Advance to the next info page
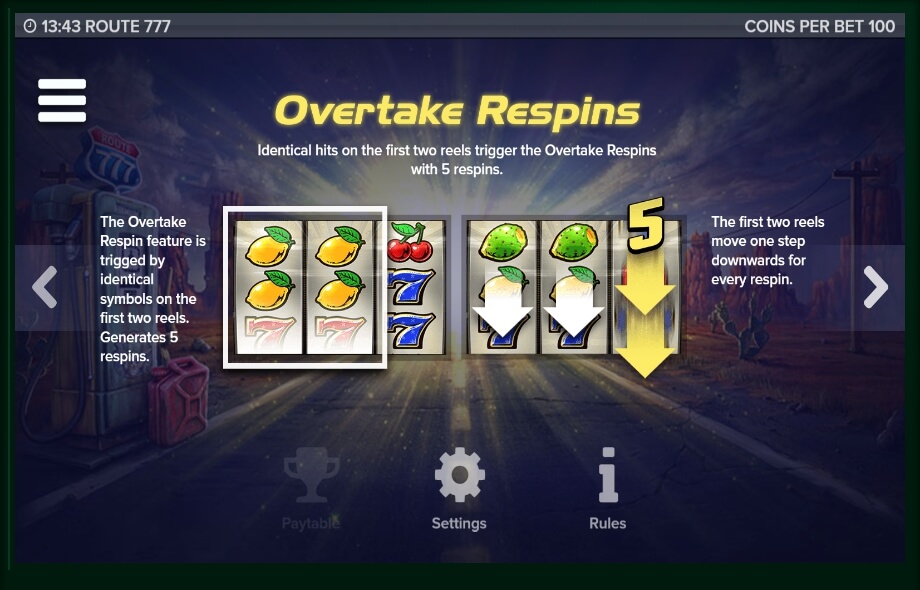This screenshot has width=920, height=590. coord(876,288)
